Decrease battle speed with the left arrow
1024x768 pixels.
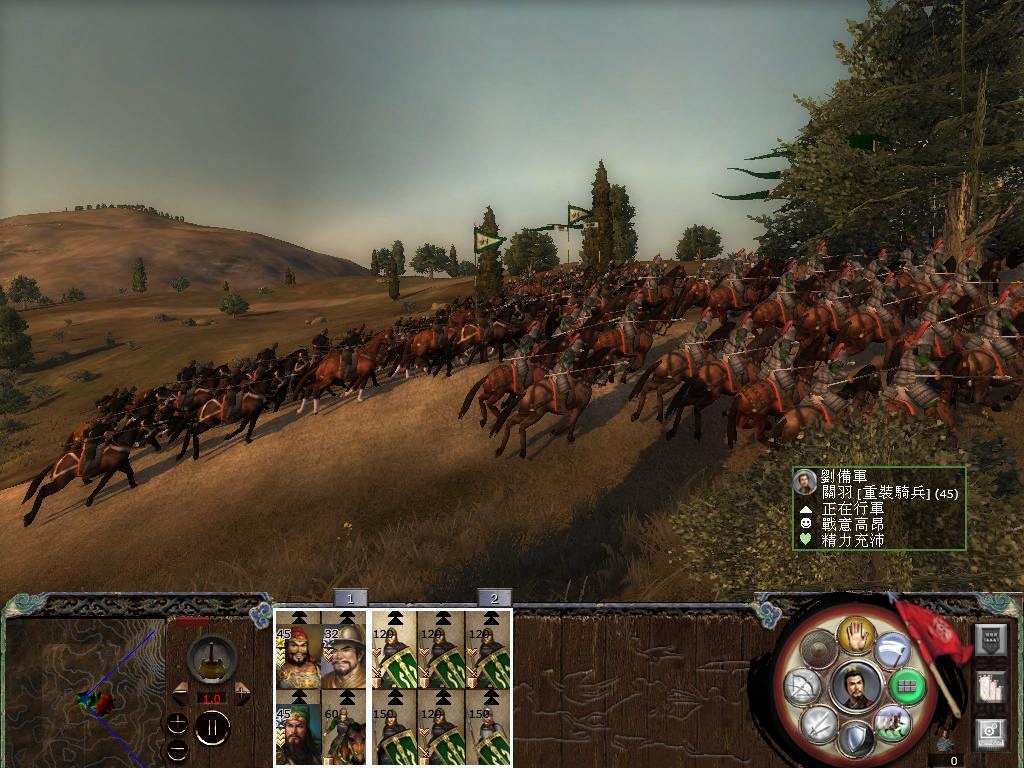click(x=180, y=692)
